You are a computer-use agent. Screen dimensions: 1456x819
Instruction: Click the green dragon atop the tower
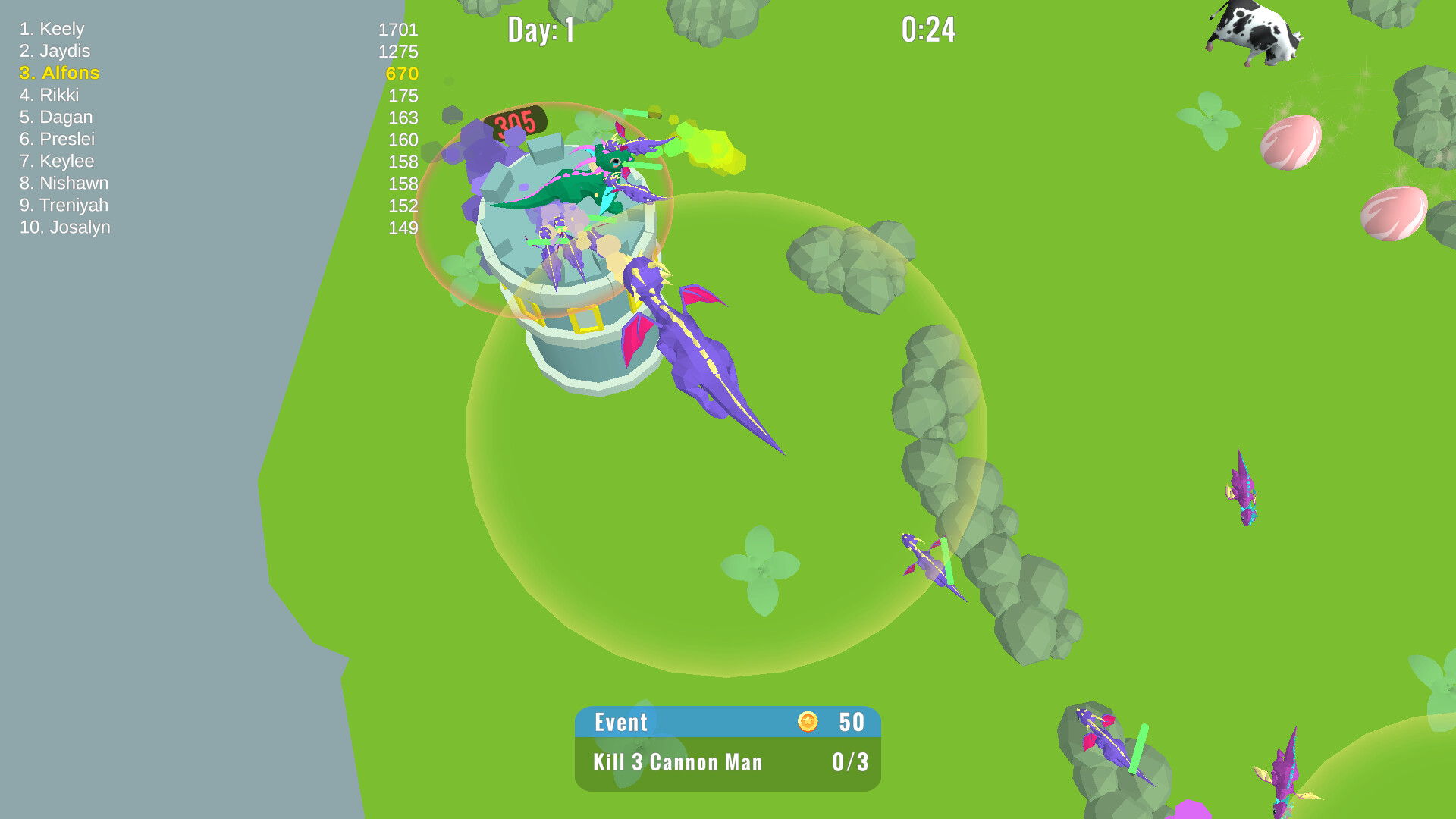coord(584,174)
